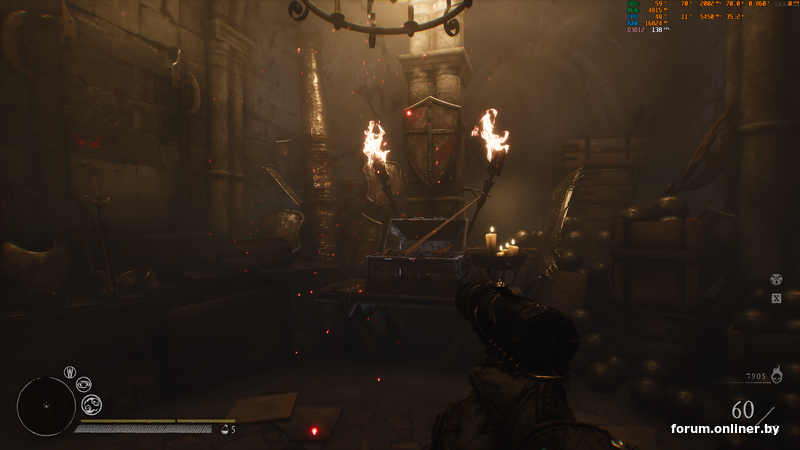Open the forum.onliner.by watermark link
This screenshot has height=450, width=800.
725,429
